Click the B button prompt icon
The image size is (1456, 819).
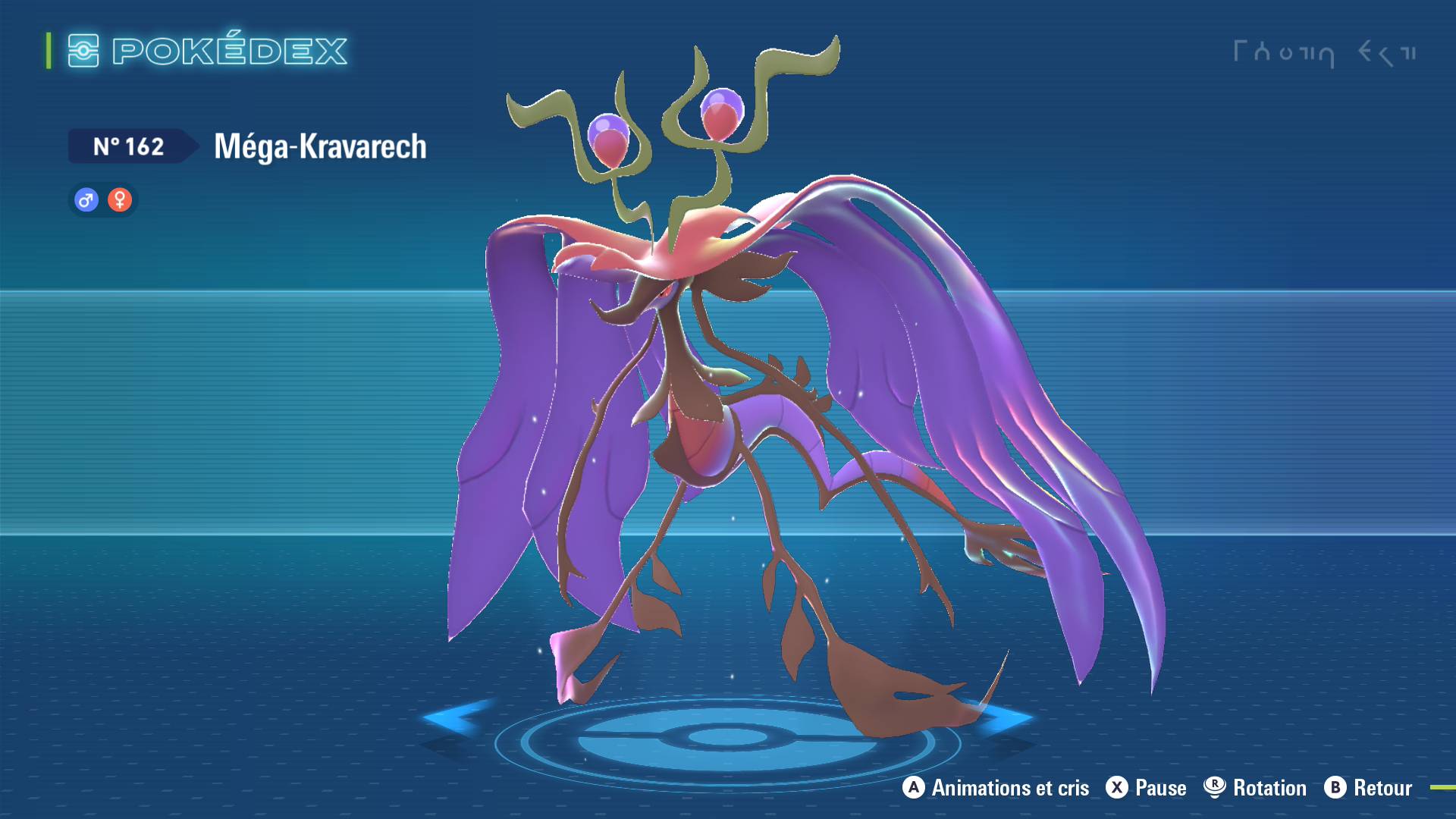[1336, 788]
